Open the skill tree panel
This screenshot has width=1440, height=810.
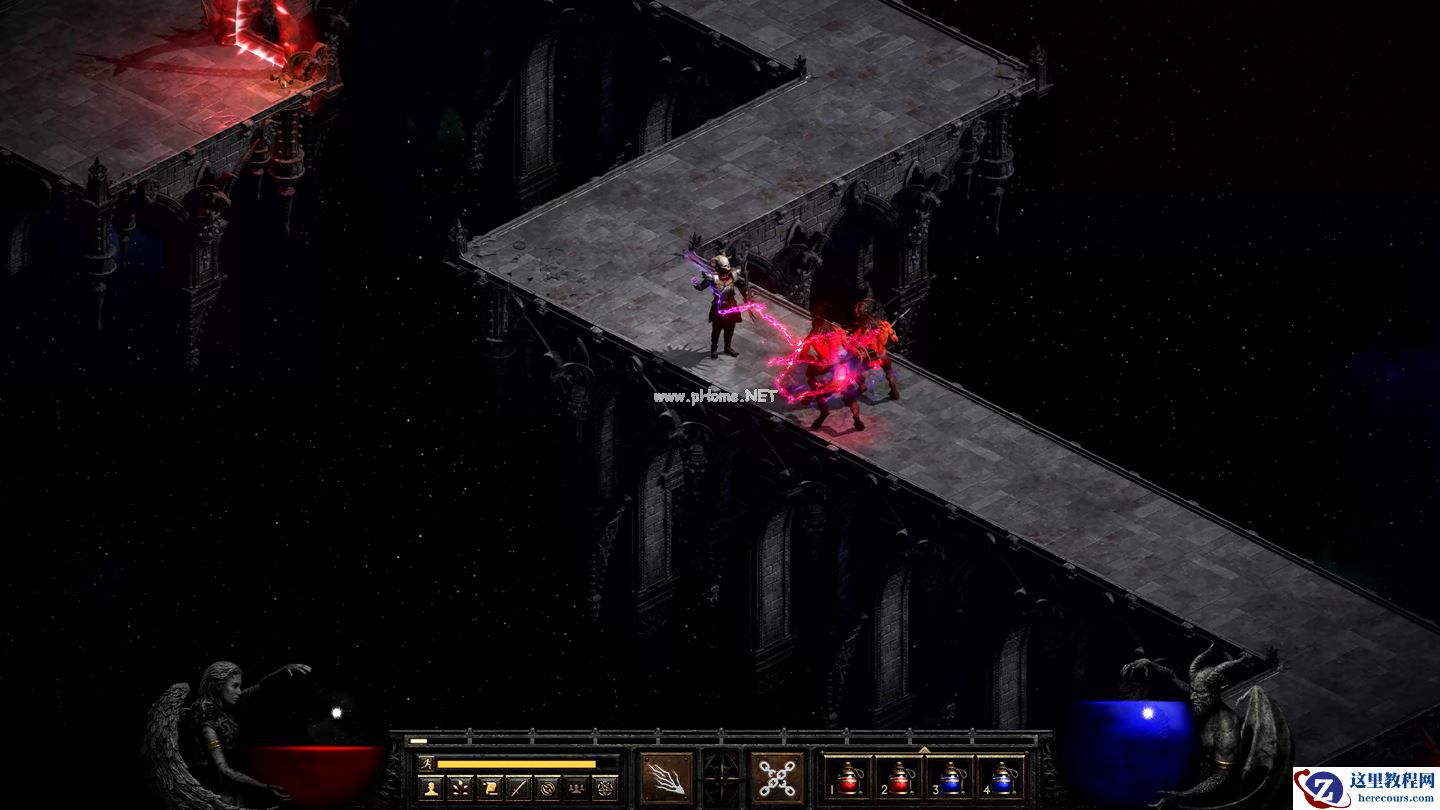[460, 788]
